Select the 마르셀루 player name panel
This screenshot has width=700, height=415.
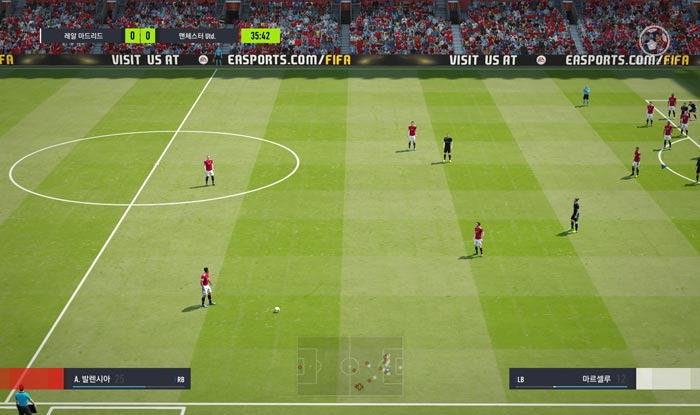[x=572, y=379]
